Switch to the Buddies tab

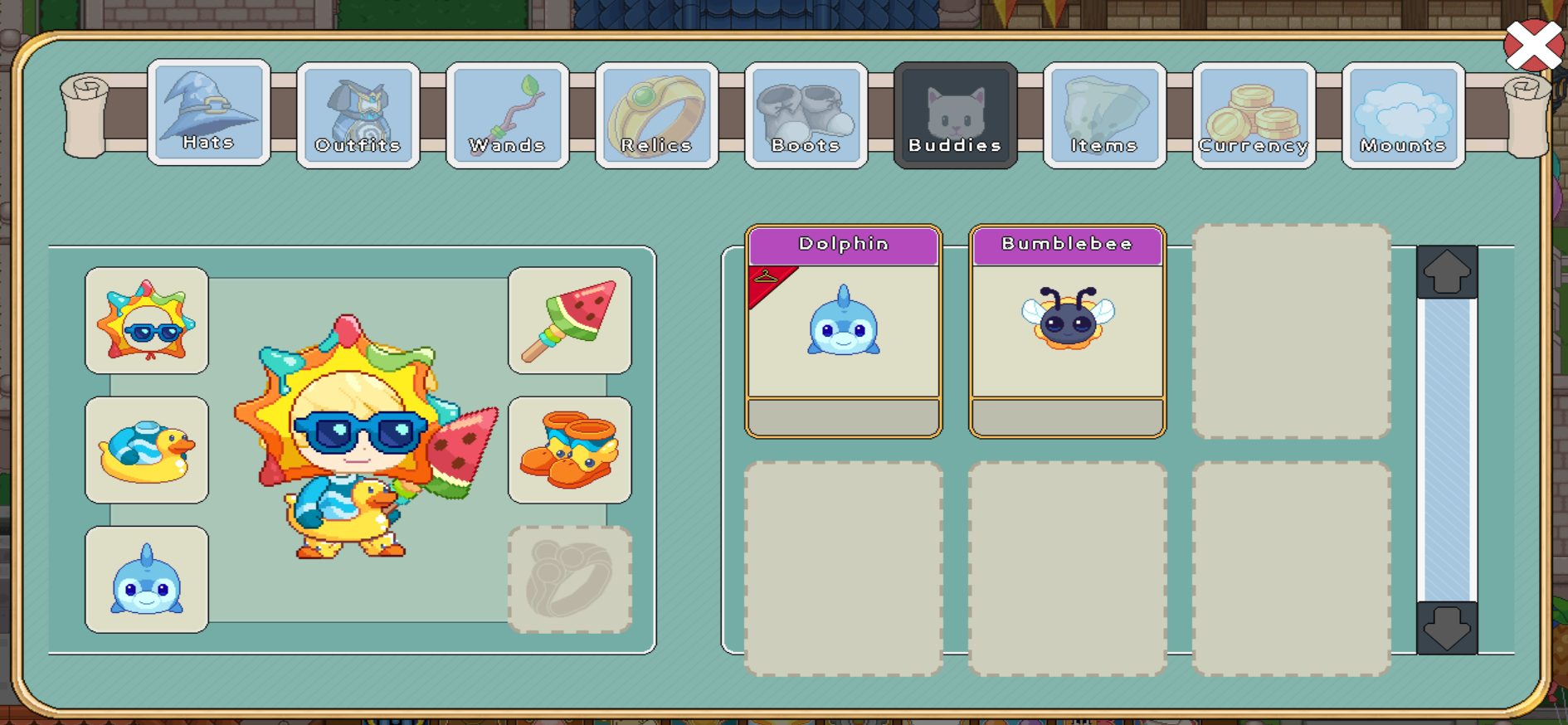pos(955,114)
